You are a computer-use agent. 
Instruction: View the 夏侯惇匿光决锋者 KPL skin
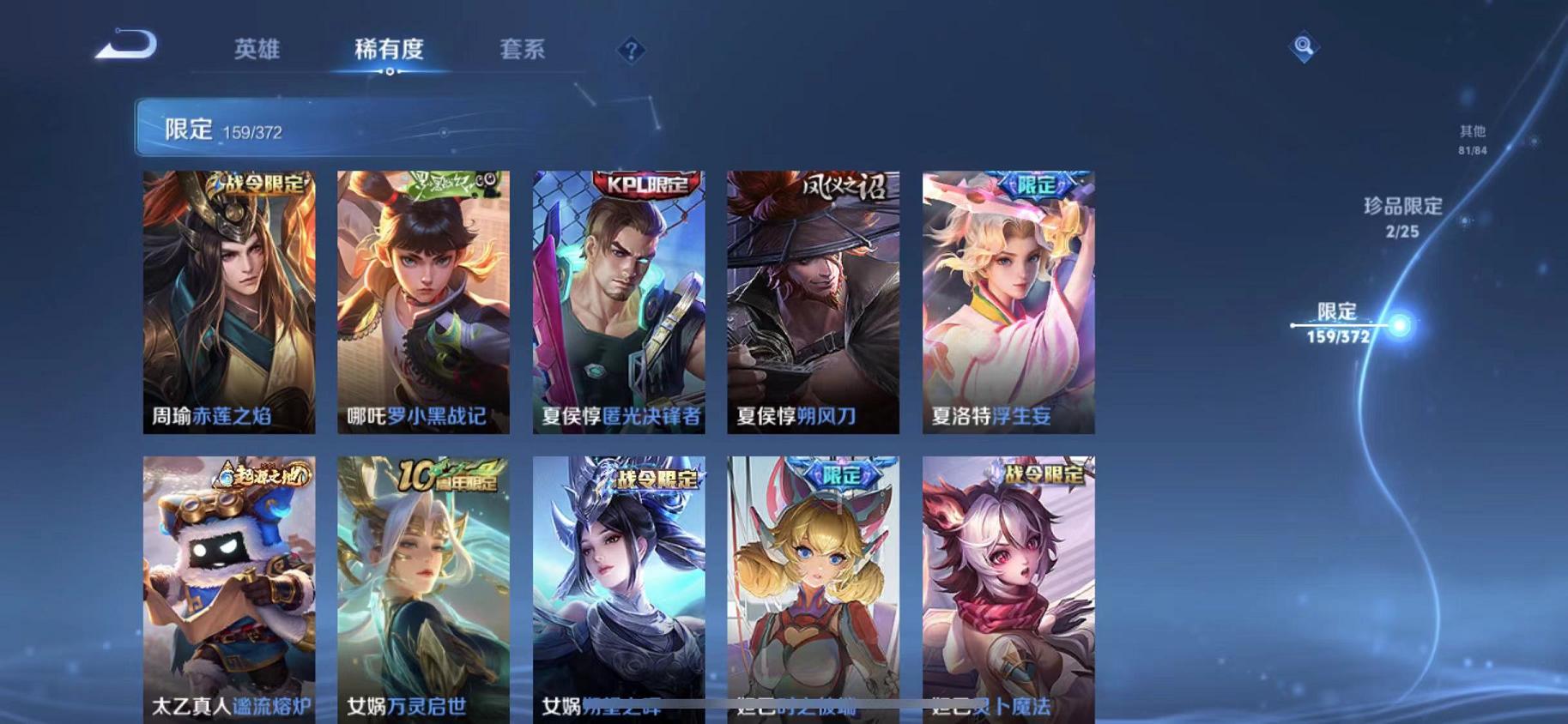[617, 300]
